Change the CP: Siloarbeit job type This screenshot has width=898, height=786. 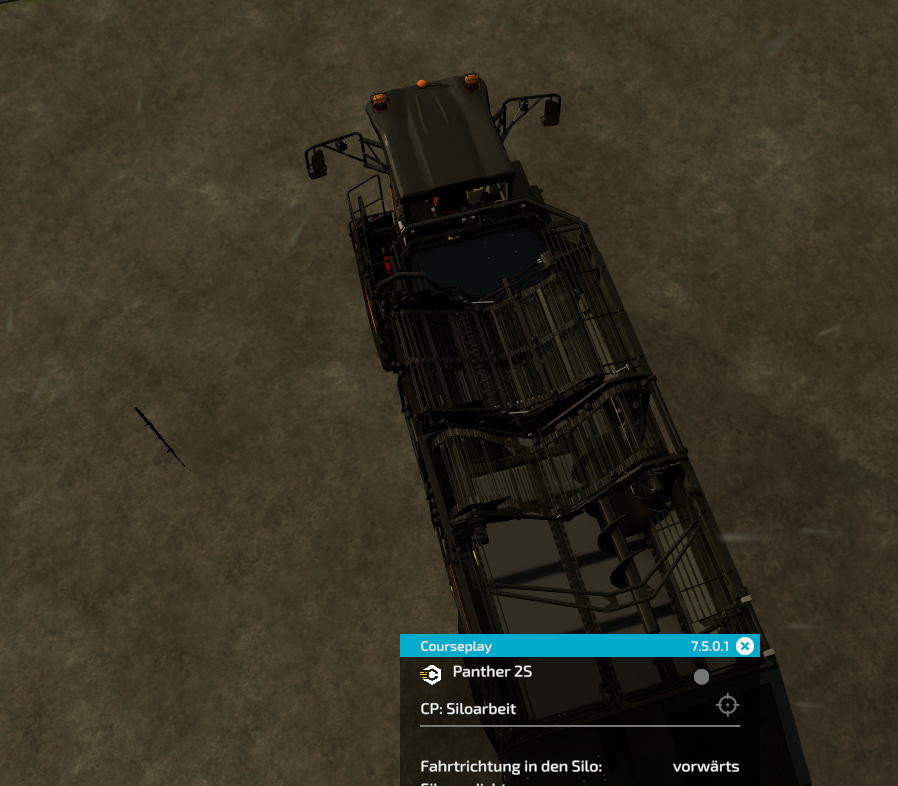(x=468, y=710)
